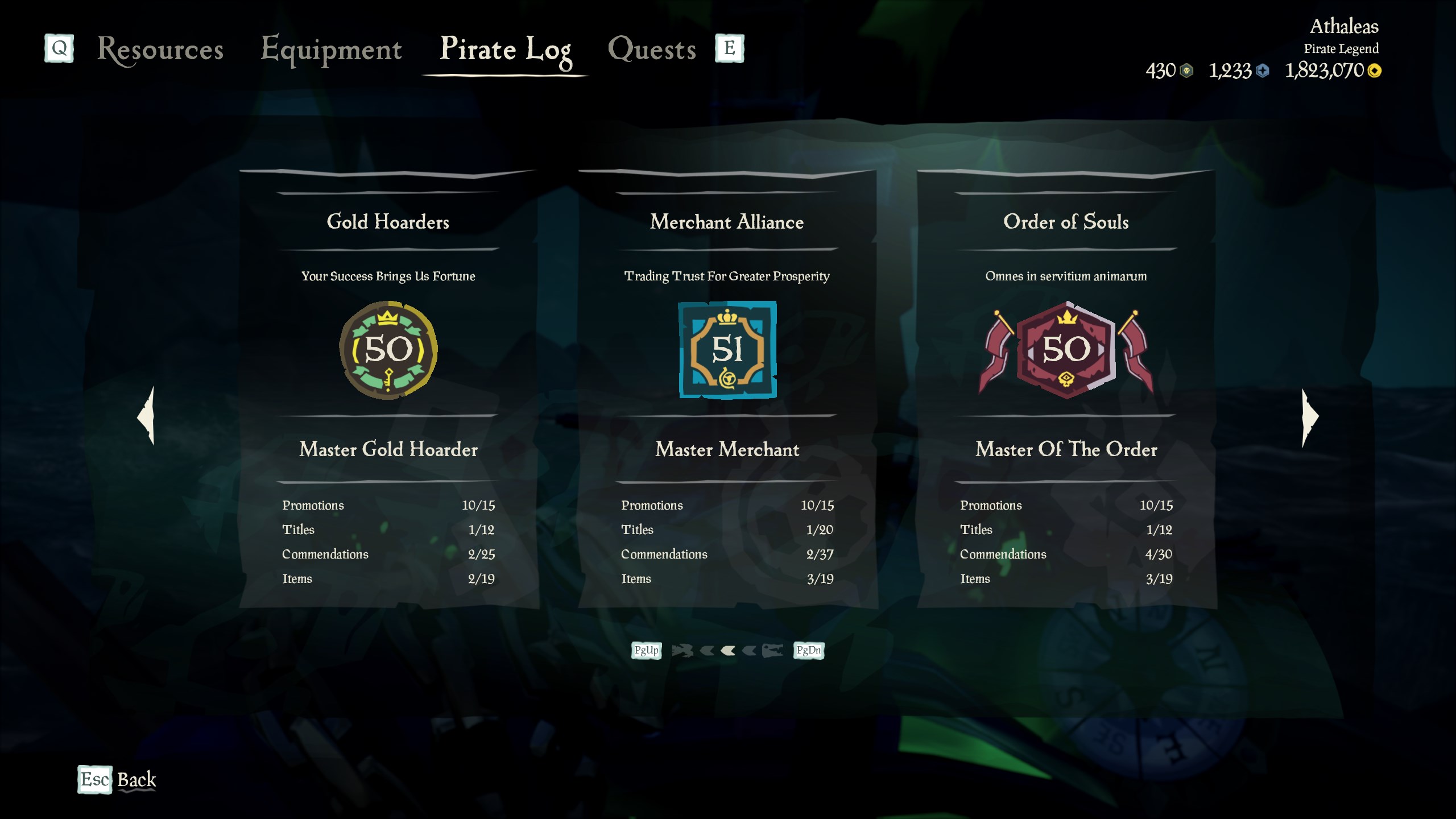
Task: Select the Pirate Log tab
Action: [505, 49]
